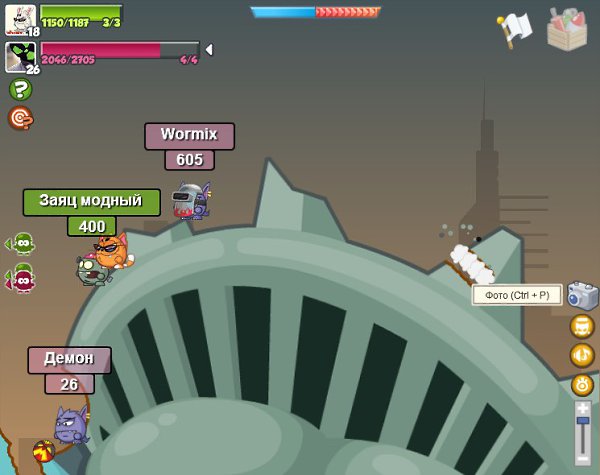Viewport: 600px width, 475px height.
Task: Select the red team member arrow icon
Action: coord(20,279)
